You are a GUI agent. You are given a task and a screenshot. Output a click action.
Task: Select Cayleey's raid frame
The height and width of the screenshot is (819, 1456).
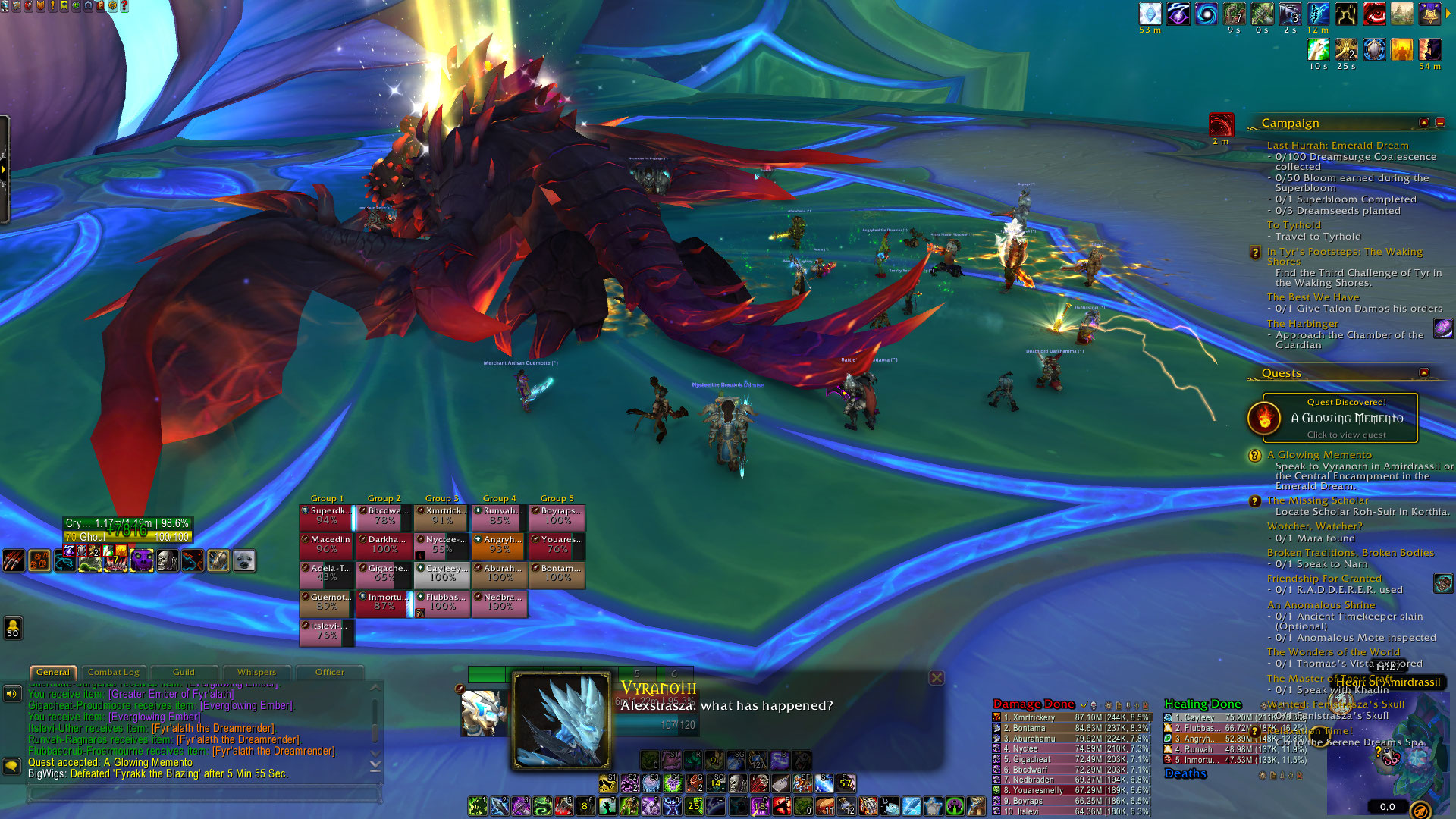(442, 573)
